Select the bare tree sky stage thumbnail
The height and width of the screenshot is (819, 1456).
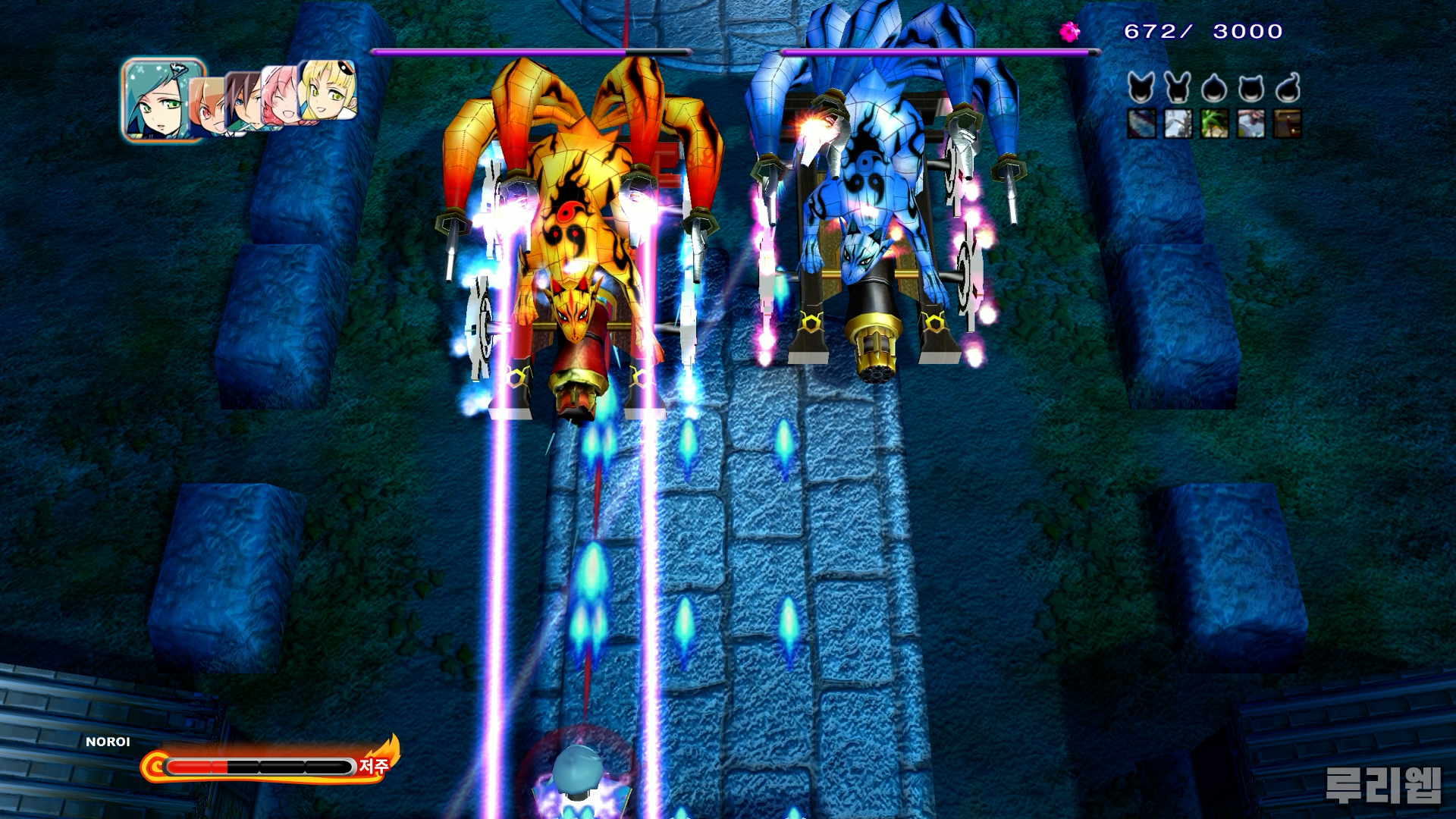click(1178, 124)
